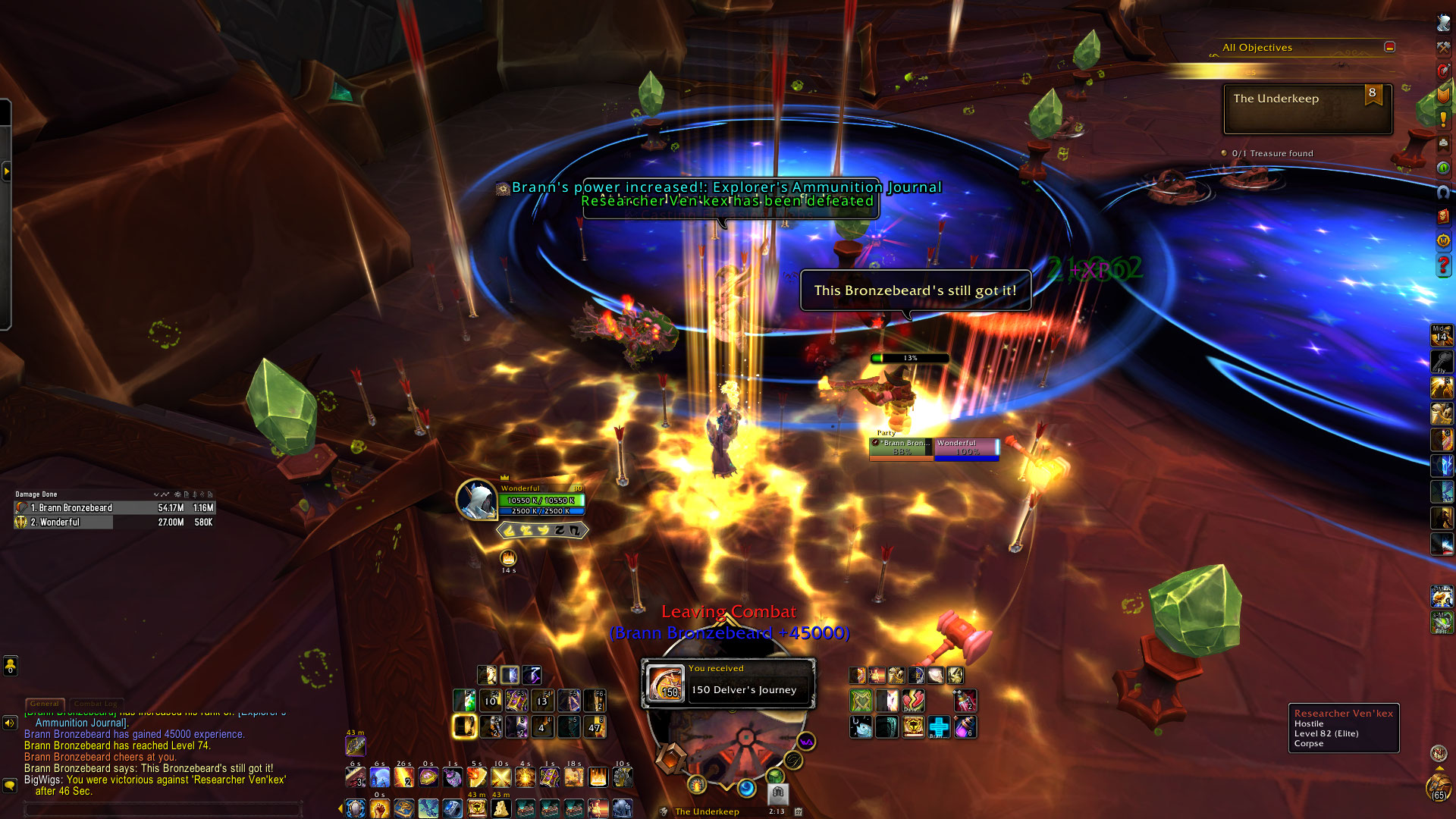The image size is (1456, 819).
Task: Open the Adventure Guide skull book icon
Action: pyautogui.click(x=1443, y=217)
